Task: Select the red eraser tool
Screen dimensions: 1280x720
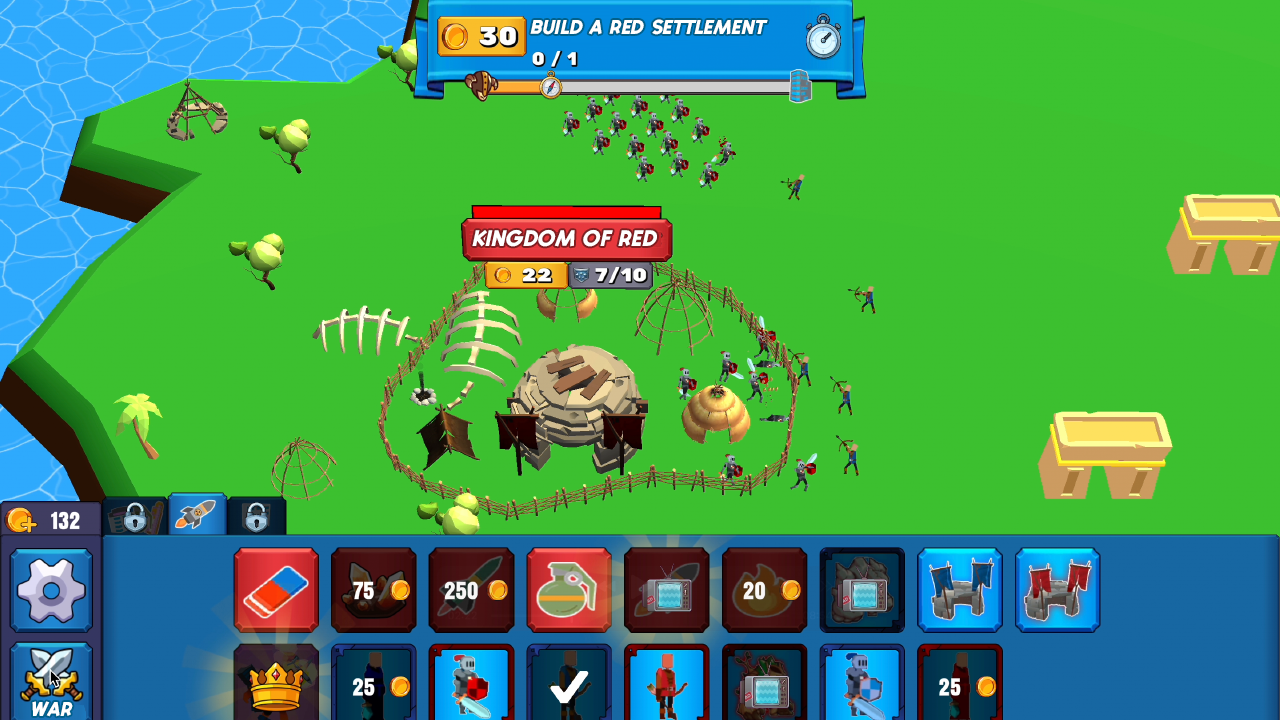Action: point(277,590)
